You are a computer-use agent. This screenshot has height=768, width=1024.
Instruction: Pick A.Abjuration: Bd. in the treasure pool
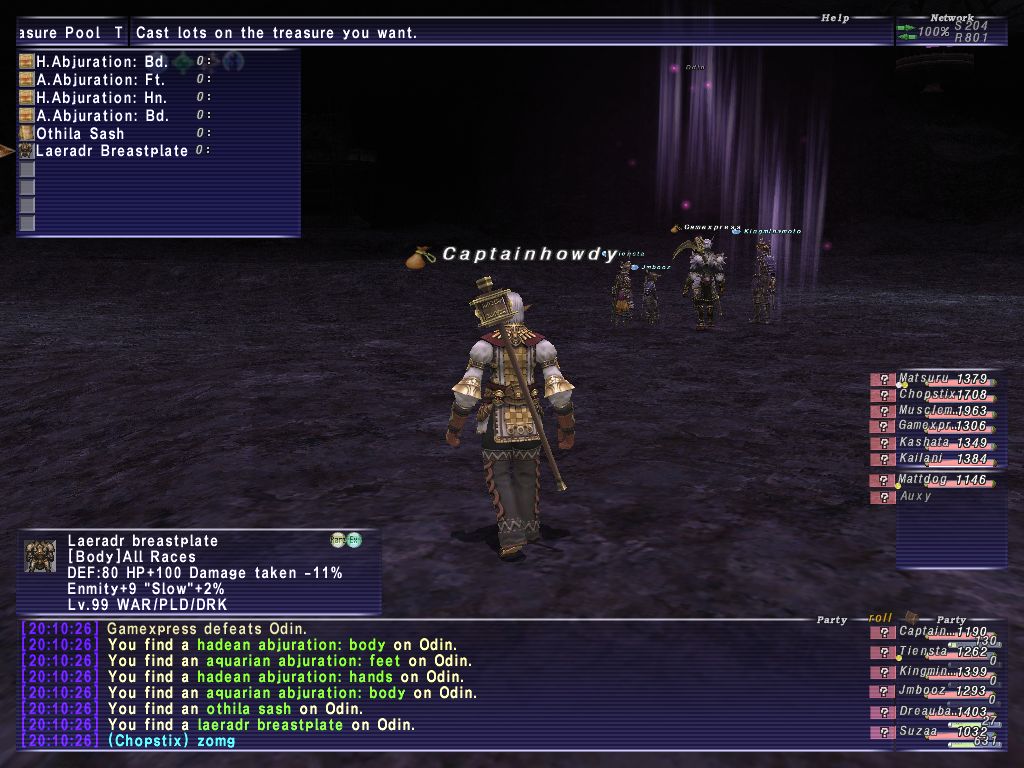pos(102,116)
